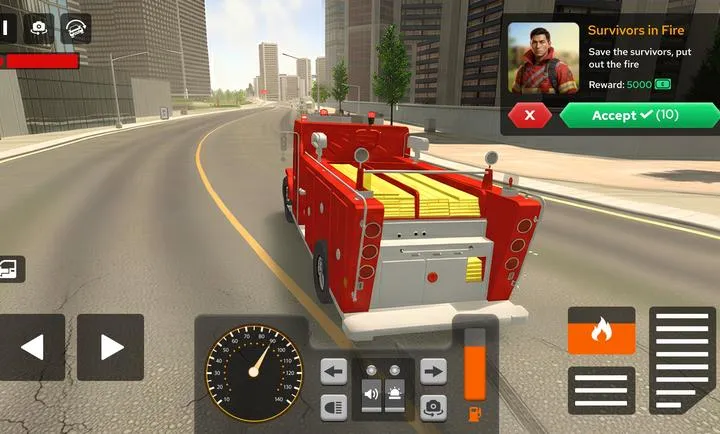720x434 pixels.
Task: Tap the brake pedal
Action: click(601, 390)
